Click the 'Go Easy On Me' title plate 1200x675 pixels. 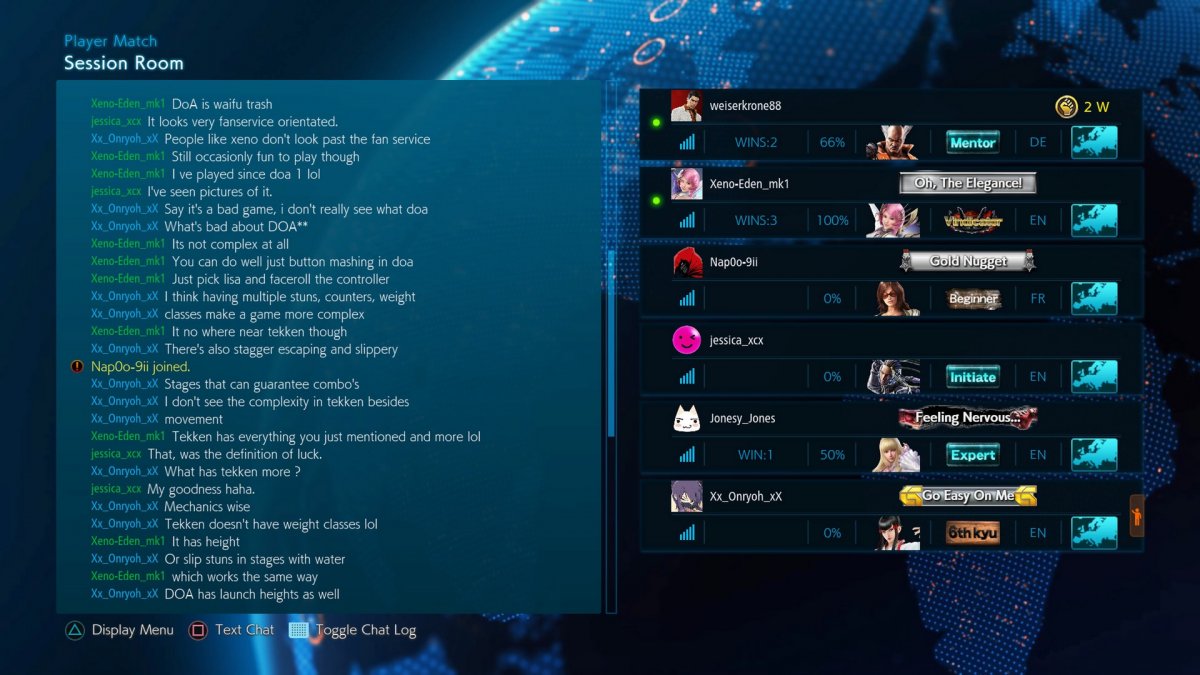click(x=968, y=495)
